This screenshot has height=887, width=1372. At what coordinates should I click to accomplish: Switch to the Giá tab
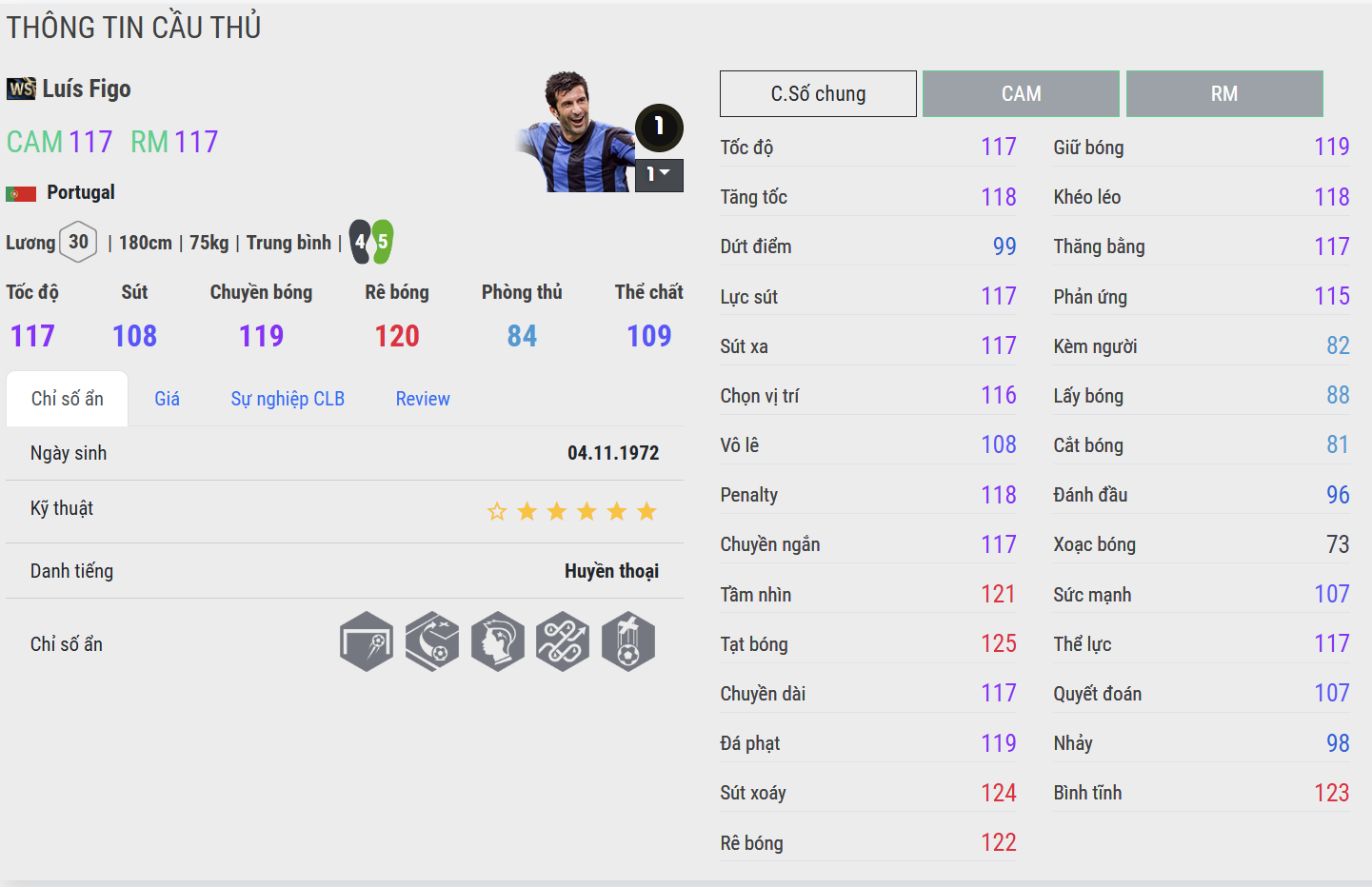[x=167, y=399]
